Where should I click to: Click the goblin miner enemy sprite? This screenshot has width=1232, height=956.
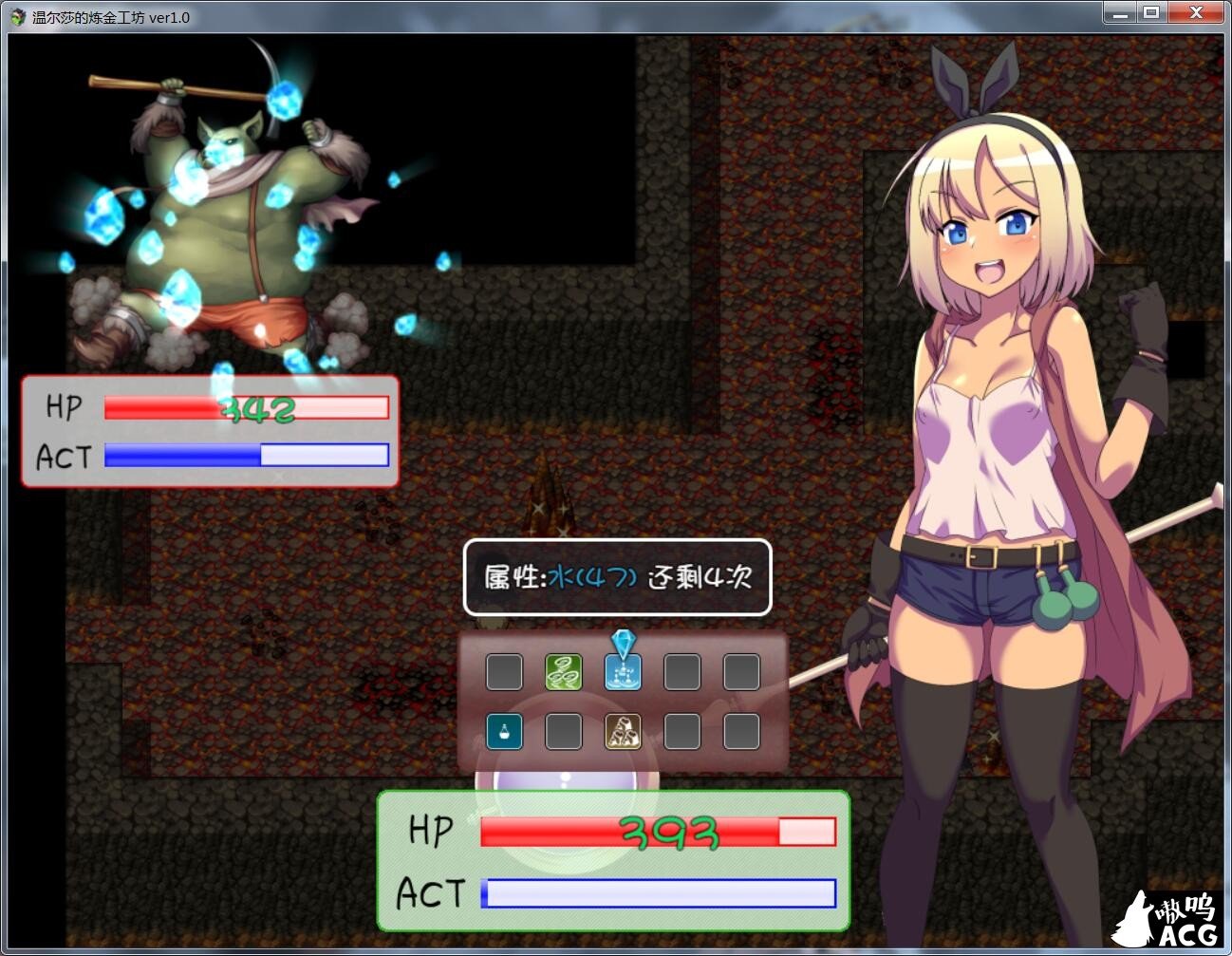coord(223,218)
